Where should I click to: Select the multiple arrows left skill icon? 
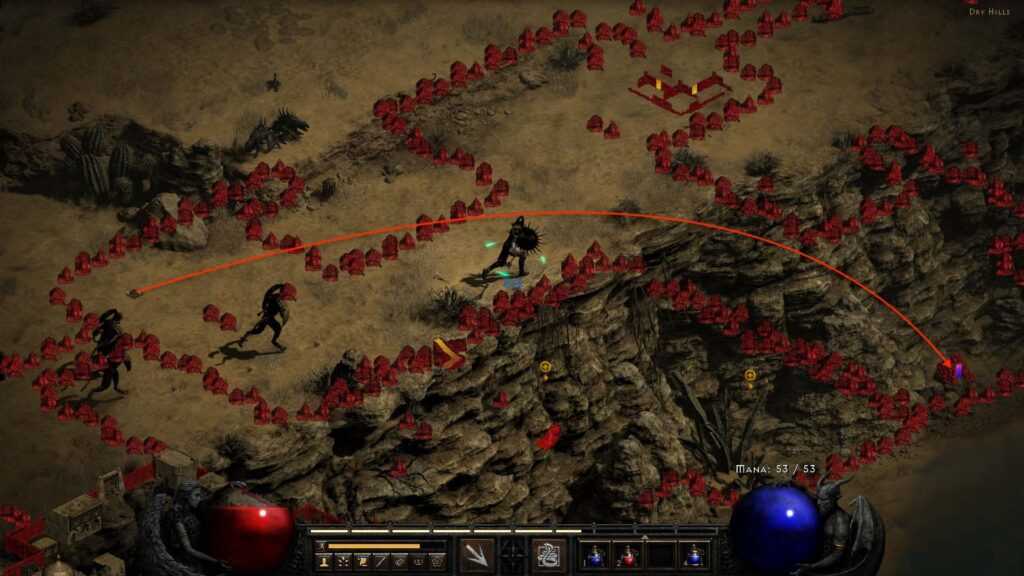coord(477,553)
